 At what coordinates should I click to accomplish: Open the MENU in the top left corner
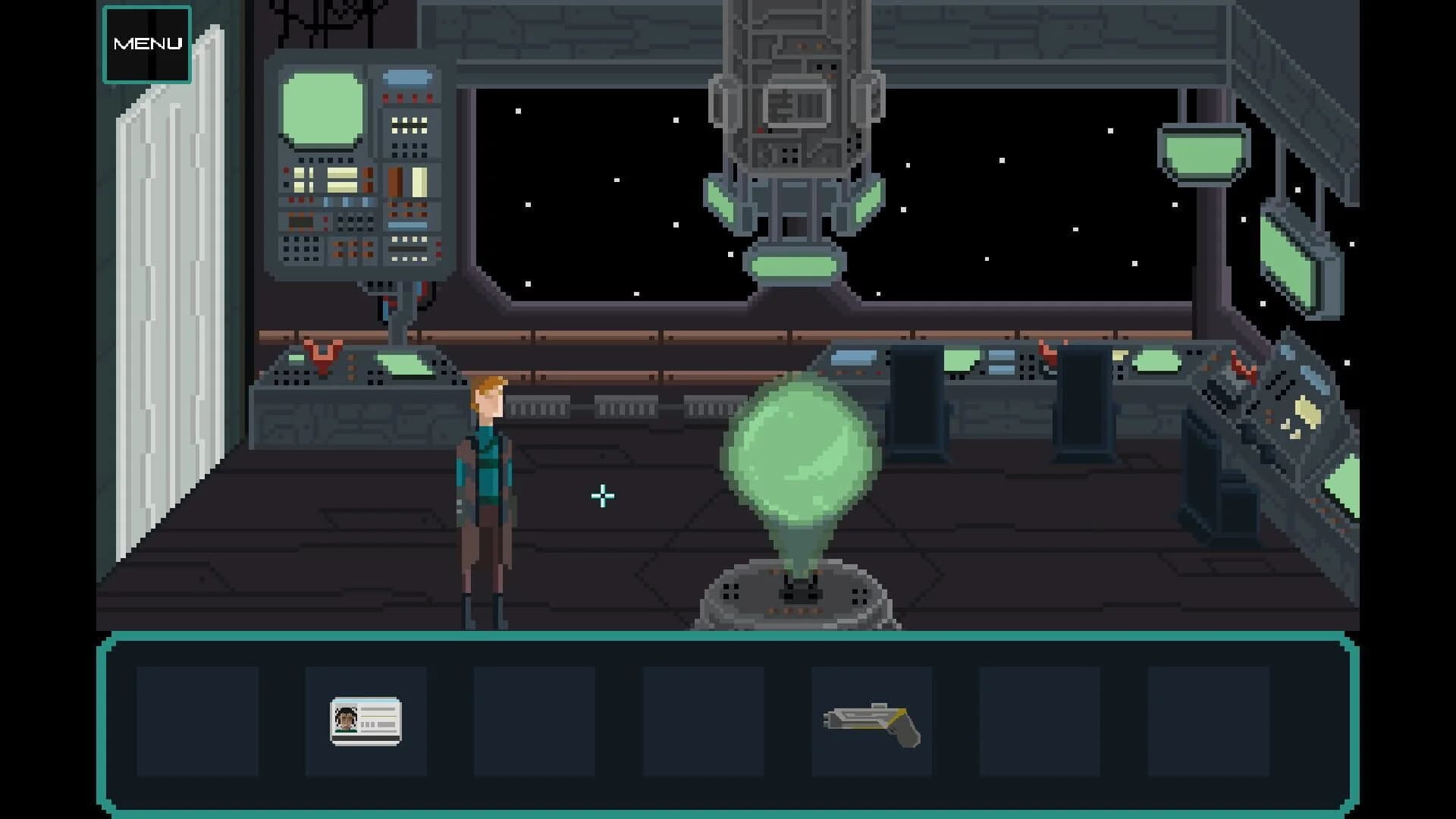coord(147,44)
